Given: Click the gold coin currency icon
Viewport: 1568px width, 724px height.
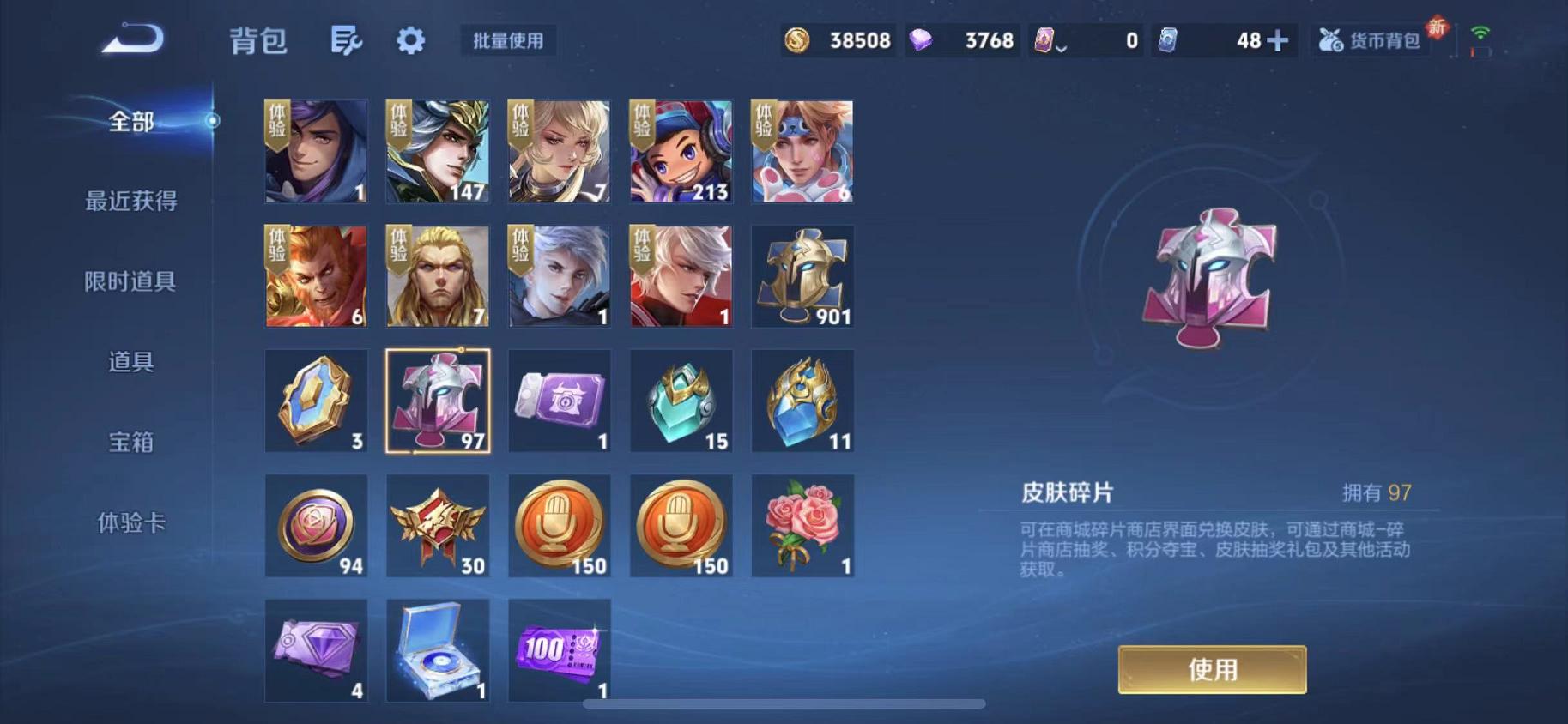Looking at the screenshot, I should coord(799,39).
